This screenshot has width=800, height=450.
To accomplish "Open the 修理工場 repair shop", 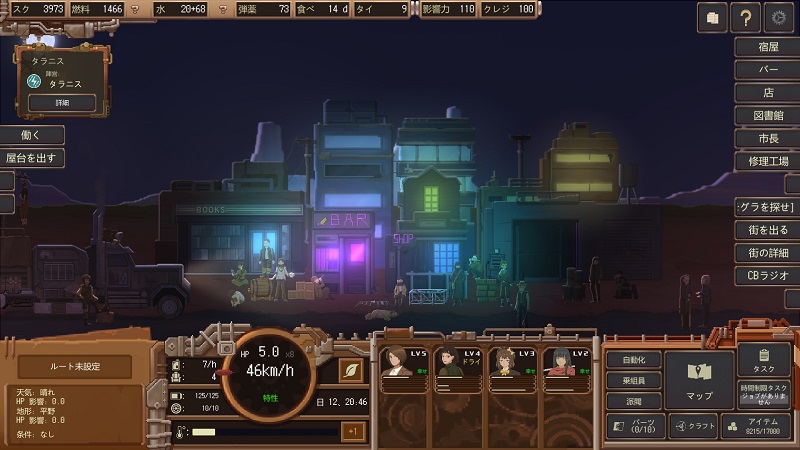I will [768, 161].
